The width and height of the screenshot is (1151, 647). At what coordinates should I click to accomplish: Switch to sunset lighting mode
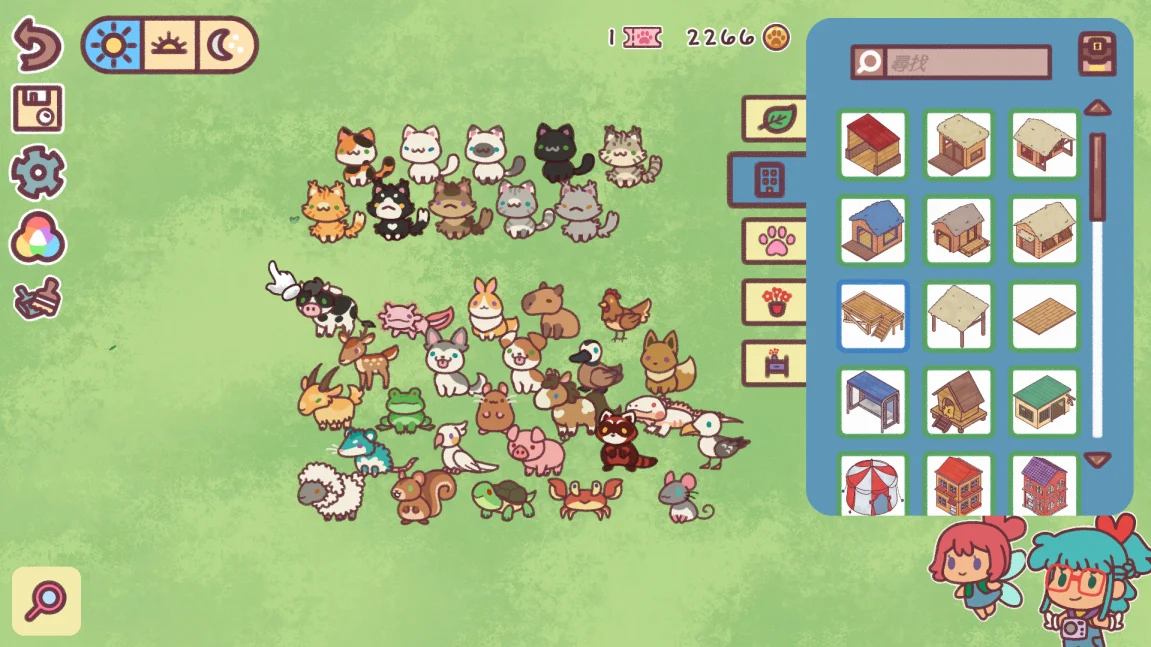[x=168, y=45]
